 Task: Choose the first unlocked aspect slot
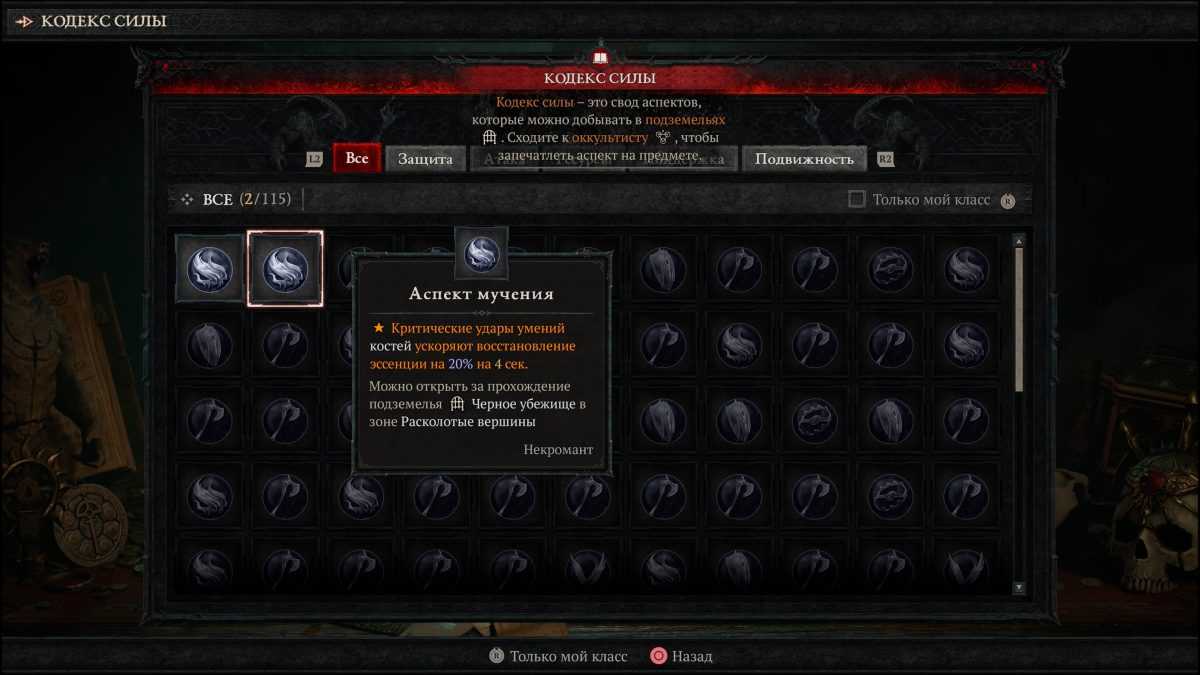pyautogui.click(x=210, y=269)
